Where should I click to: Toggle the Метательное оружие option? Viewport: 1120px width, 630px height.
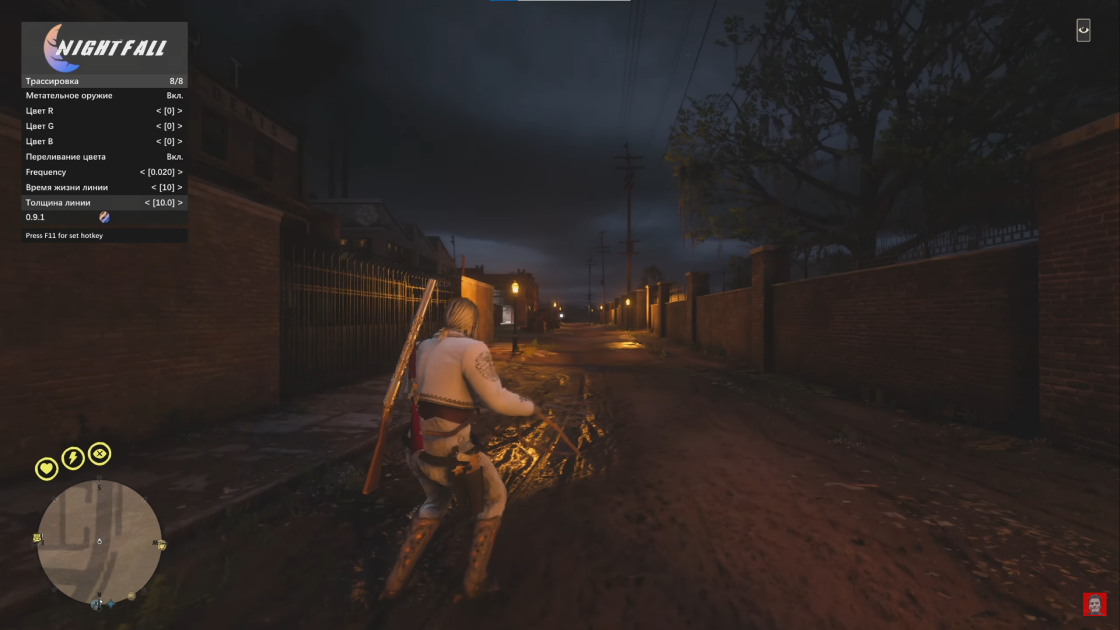coord(104,96)
